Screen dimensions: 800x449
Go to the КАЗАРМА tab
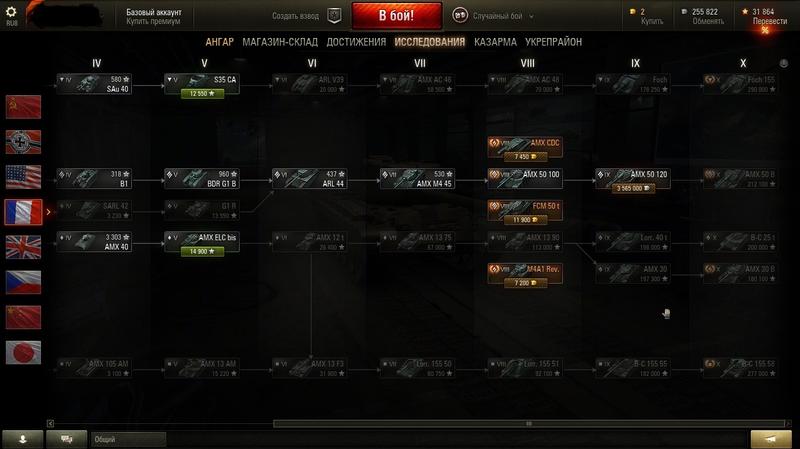pos(496,42)
